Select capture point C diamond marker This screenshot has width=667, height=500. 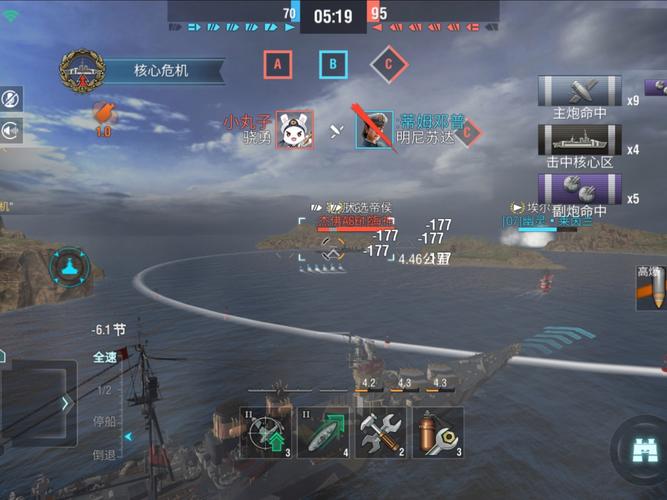coord(388,65)
